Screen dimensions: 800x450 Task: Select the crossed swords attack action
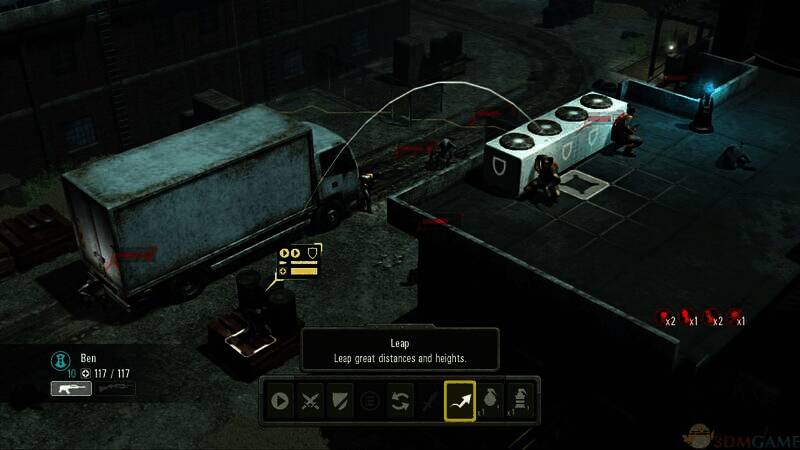311,401
